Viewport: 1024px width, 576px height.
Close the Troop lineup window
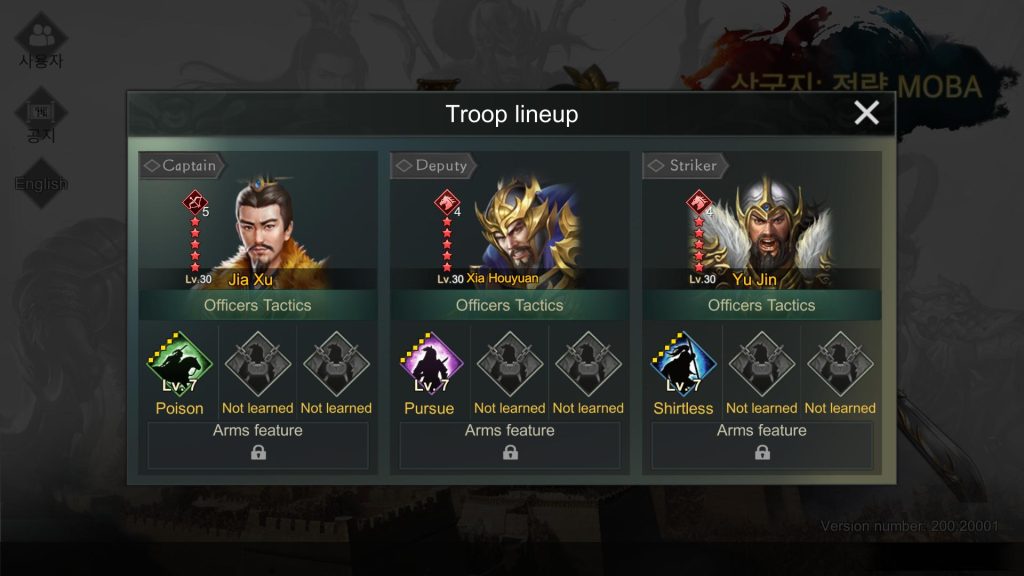pyautogui.click(x=866, y=113)
